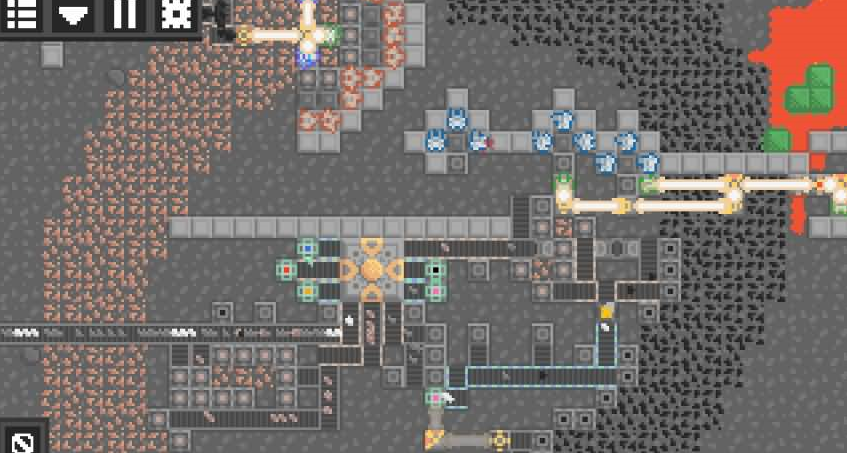Toggle the downward arrow dropdown button
Image resolution: width=847 pixels, height=453 pixels.
point(73,14)
